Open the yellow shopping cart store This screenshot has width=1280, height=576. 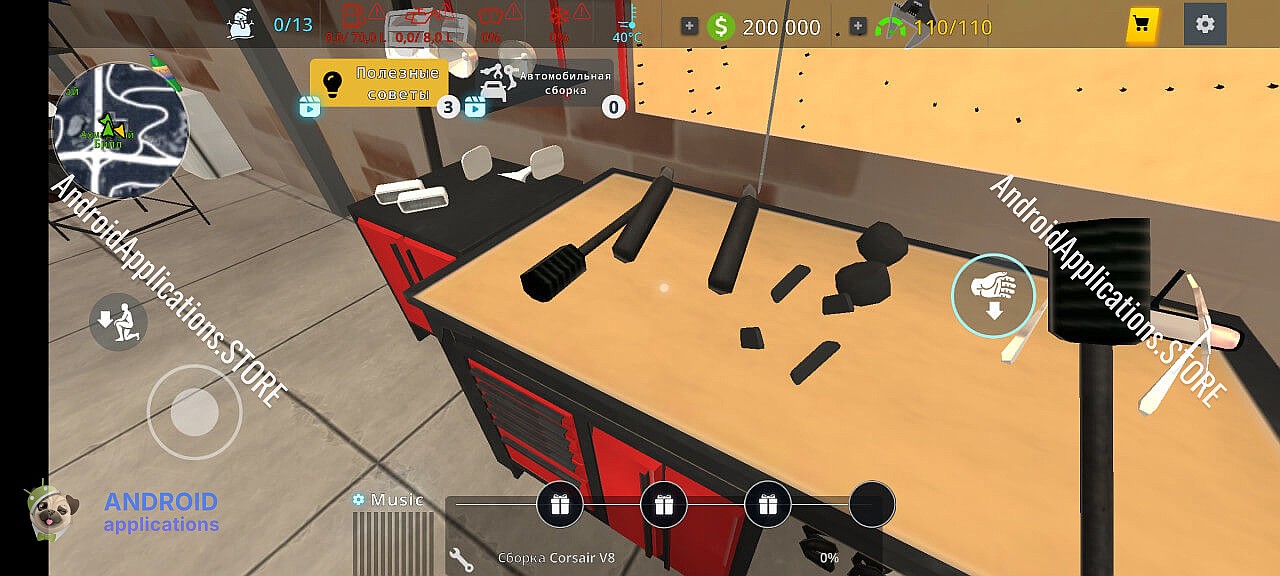(1141, 25)
